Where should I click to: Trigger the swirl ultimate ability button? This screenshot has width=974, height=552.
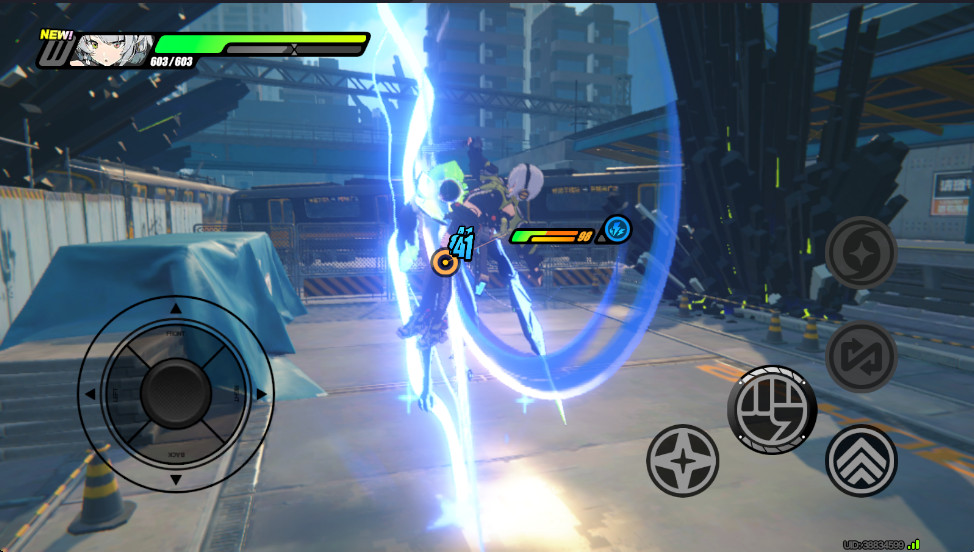click(861, 253)
